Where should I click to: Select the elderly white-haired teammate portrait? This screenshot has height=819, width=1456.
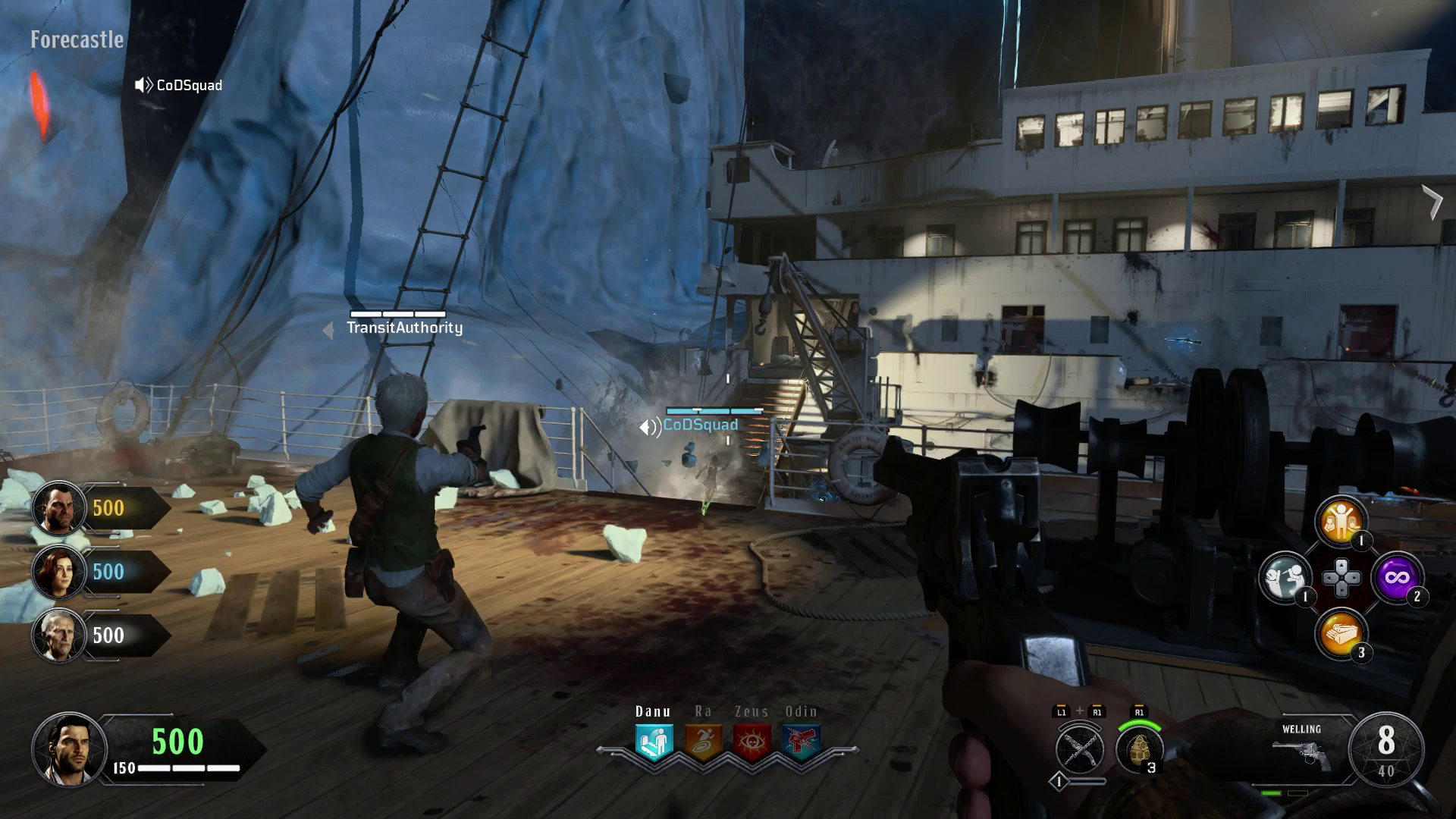[x=58, y=635]
